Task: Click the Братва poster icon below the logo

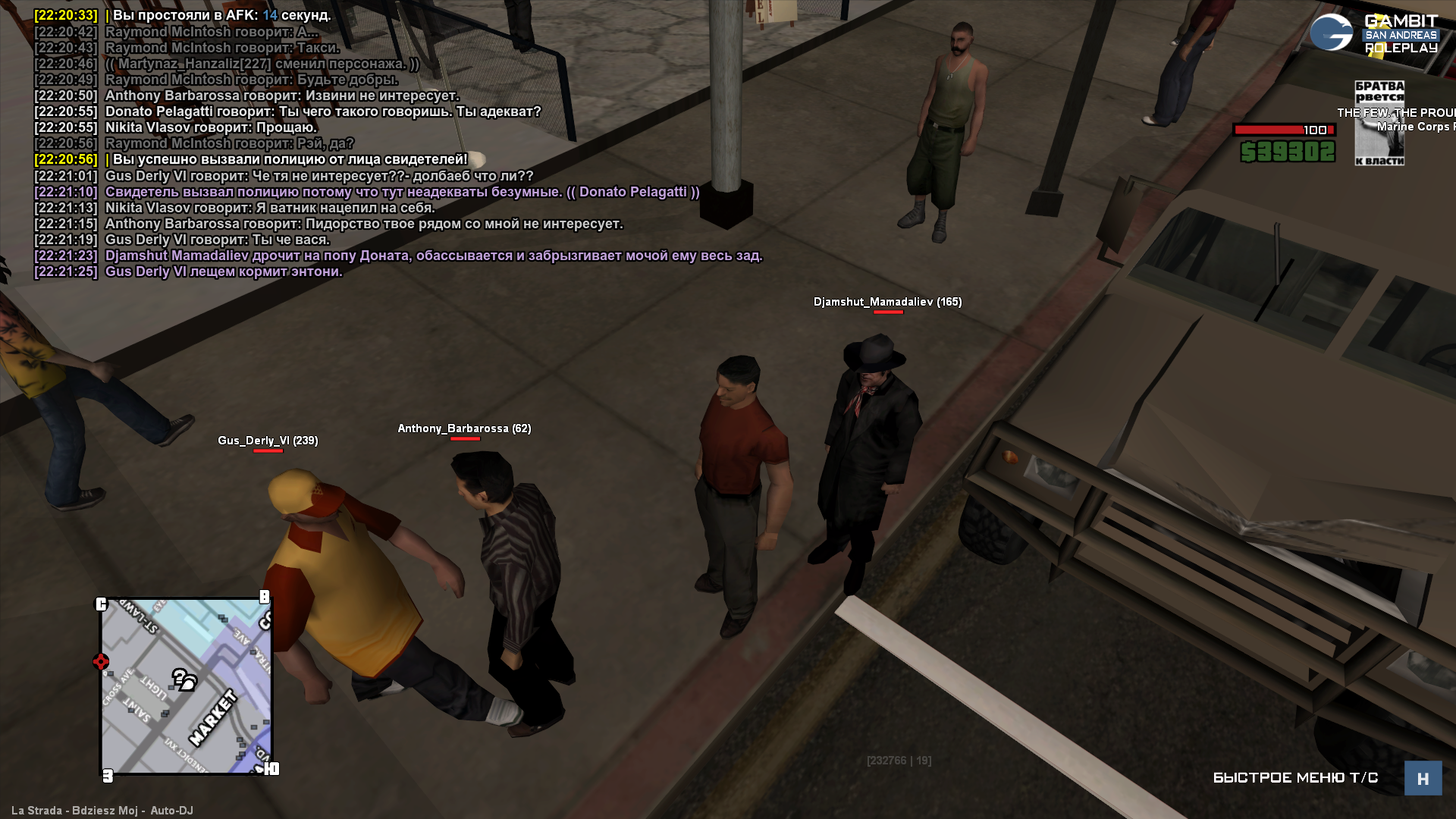Action: [1379, 123]
